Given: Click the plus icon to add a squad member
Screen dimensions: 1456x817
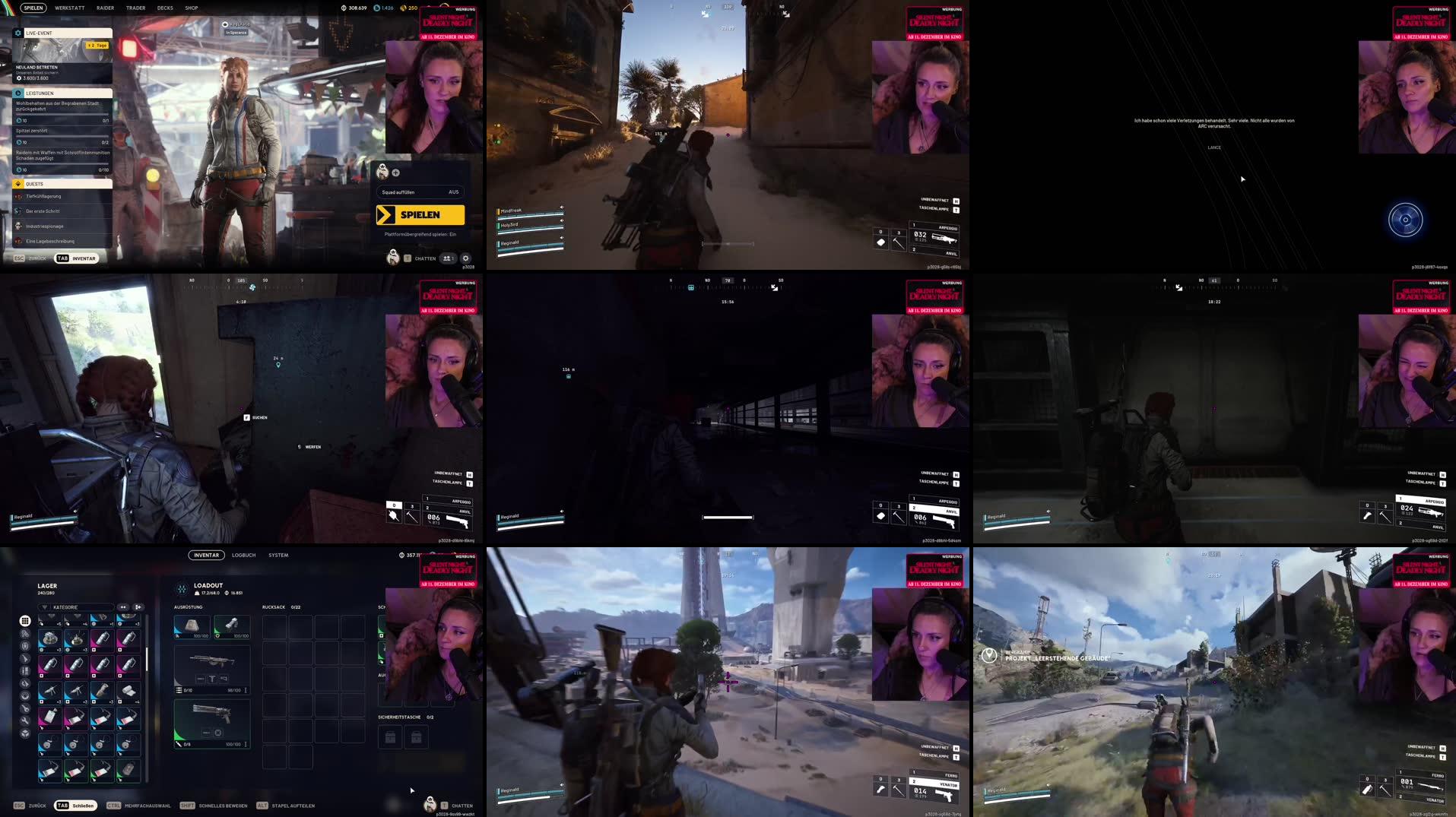Looking at the screenshot, I should [395, 173].
